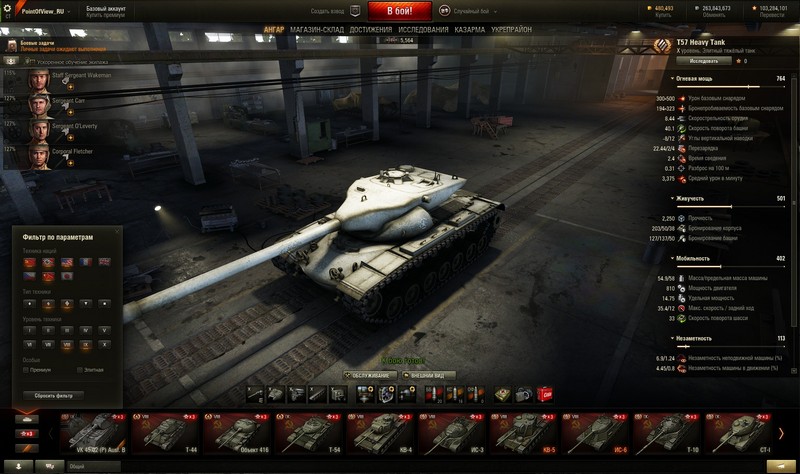Toggle the Премиум filter checkbox

pyautogui.click(x=26, y=369)
